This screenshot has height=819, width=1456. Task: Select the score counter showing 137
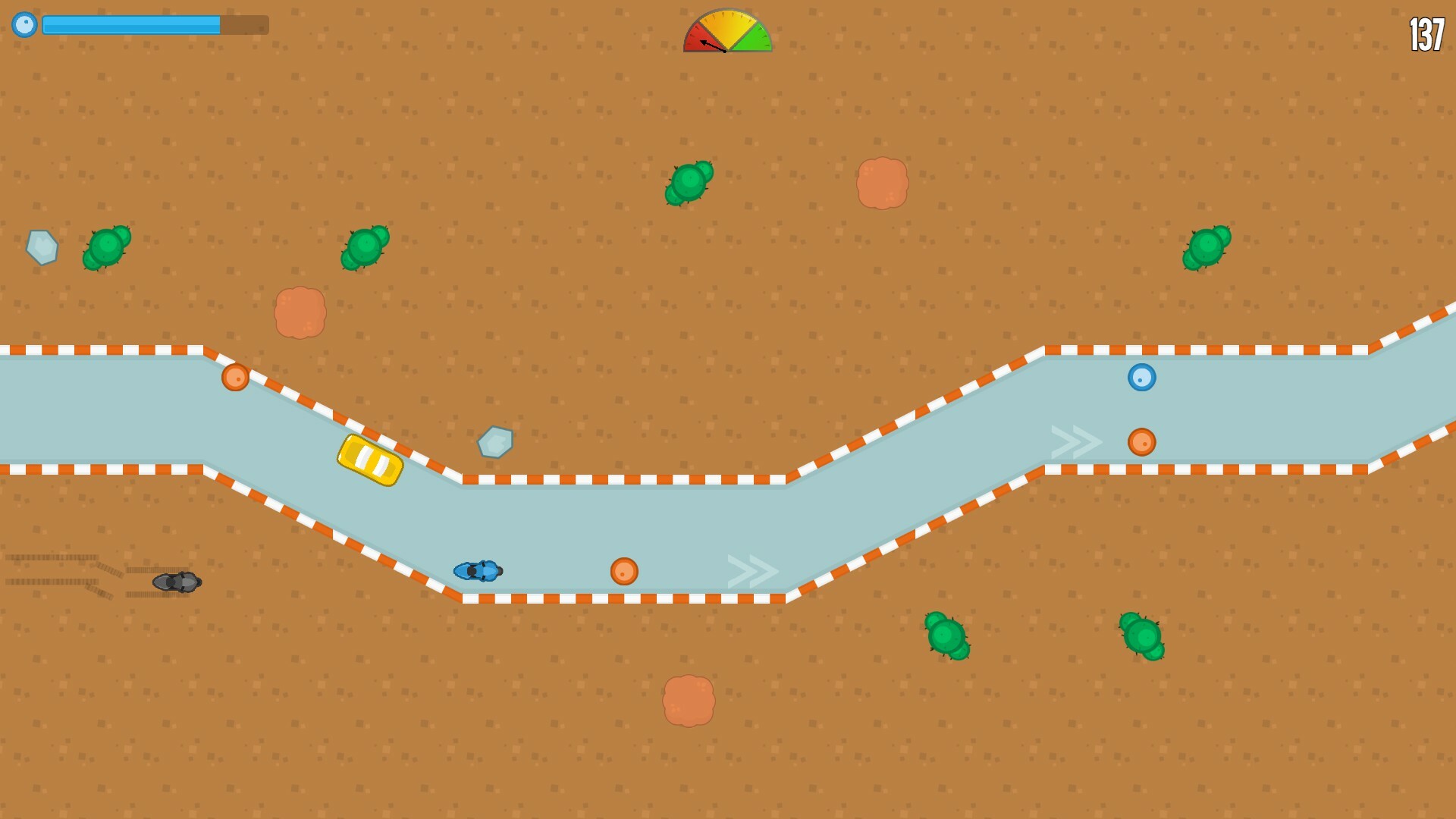[1426, 33]
